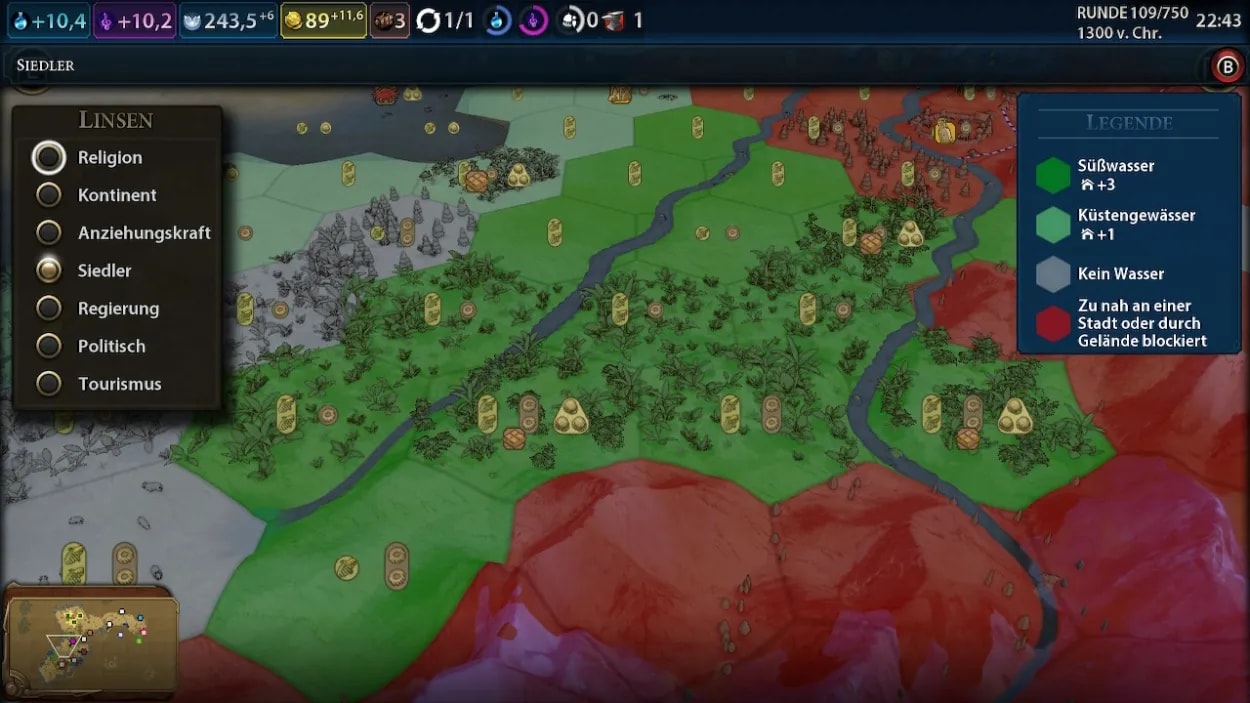Toggle the Siedler lens radio button
Screen dimensions: 1250x703
point(49,271)
